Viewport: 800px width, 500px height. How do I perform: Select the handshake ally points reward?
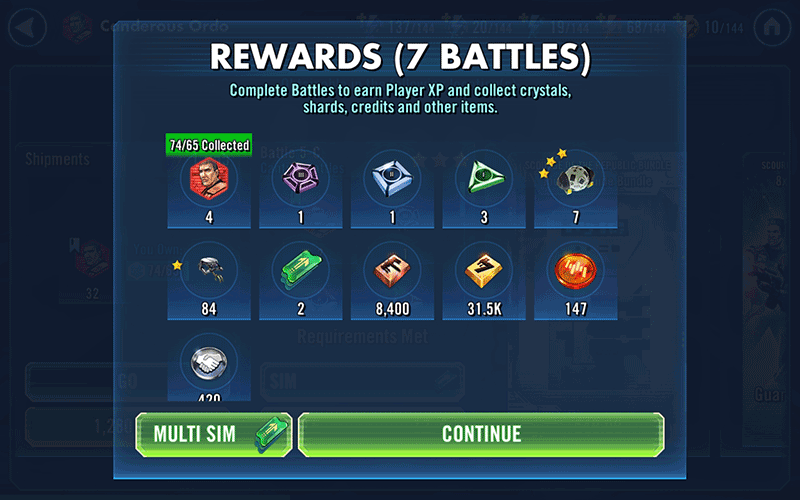point(209,362)
